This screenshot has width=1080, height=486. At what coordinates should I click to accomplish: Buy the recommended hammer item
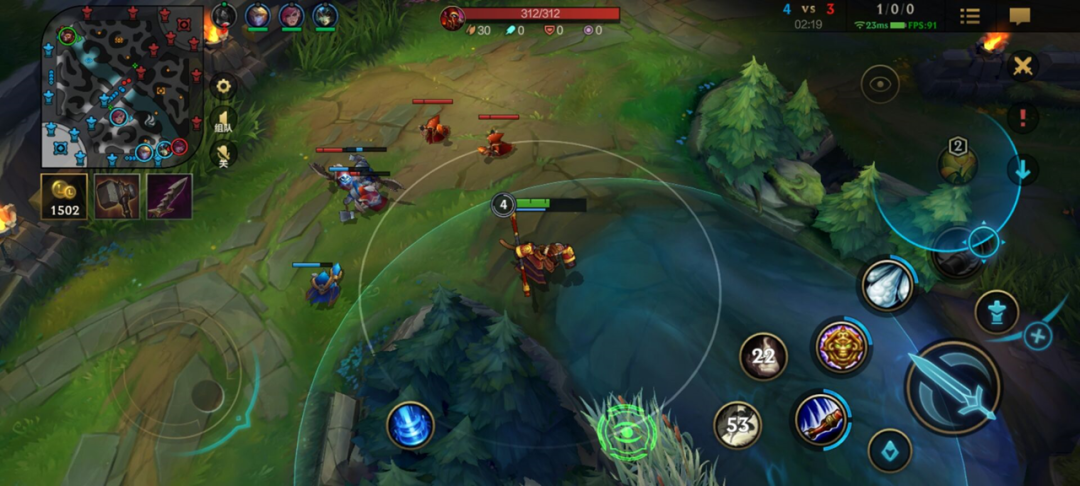coord(117,196)
